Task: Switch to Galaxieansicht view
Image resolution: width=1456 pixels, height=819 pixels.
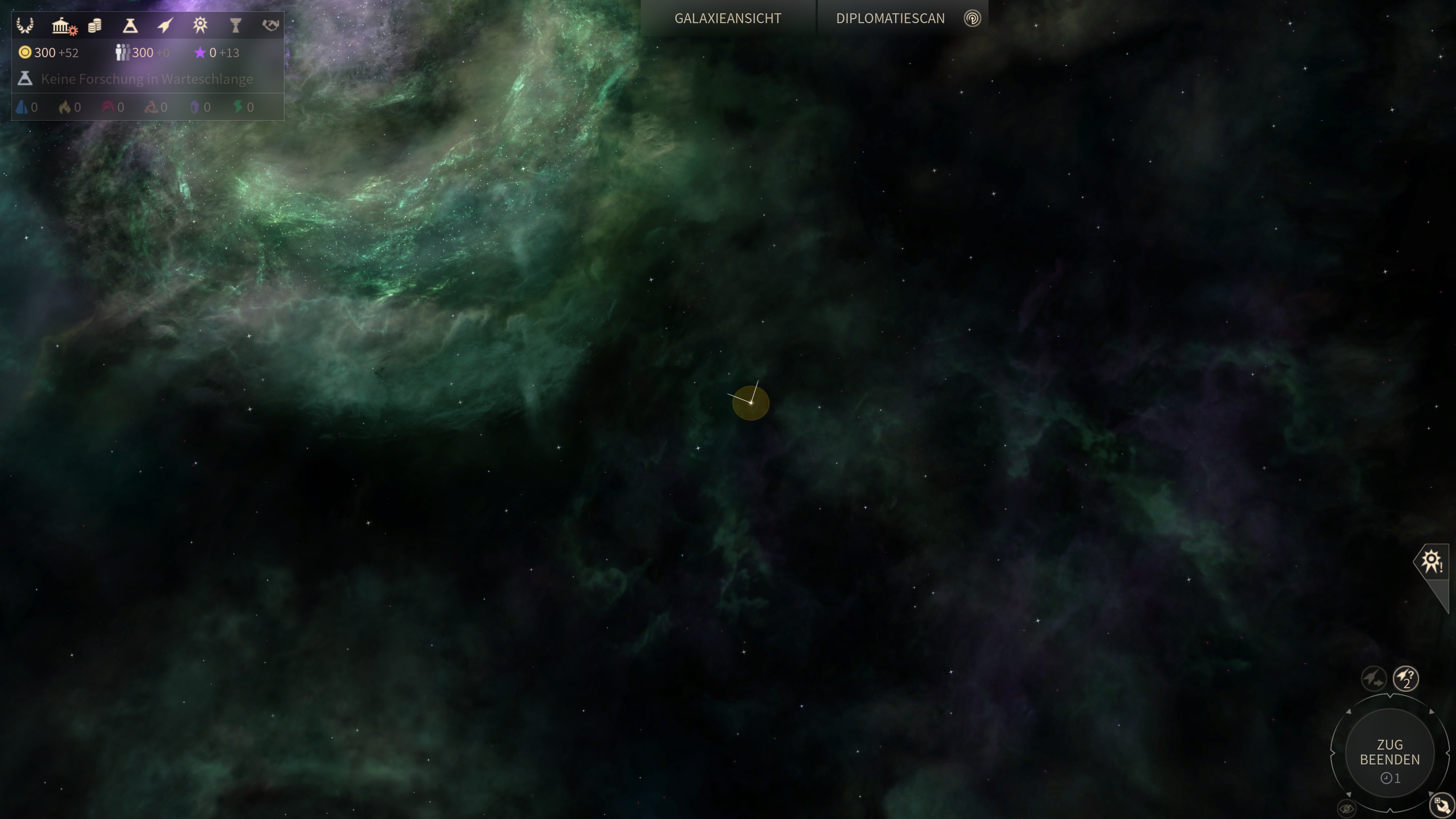Action: pos(728,19)
